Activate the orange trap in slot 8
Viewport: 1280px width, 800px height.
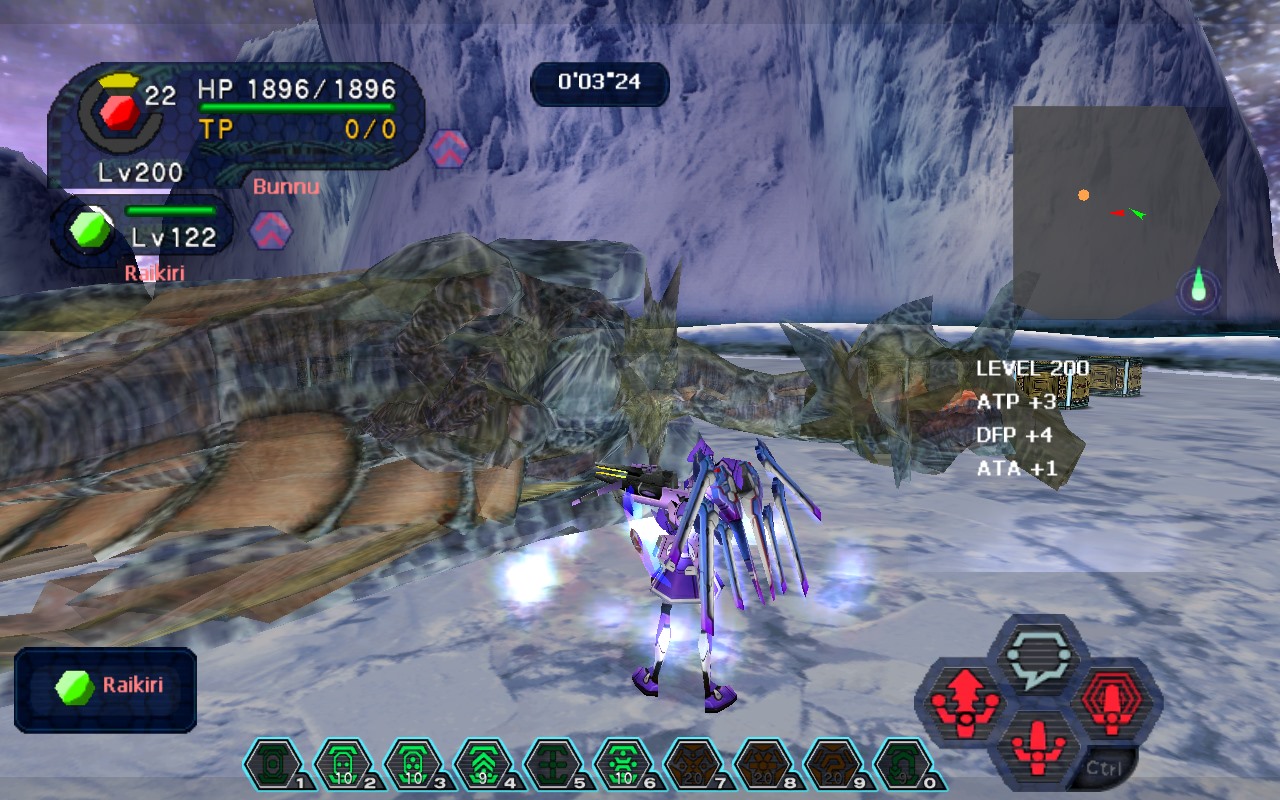pyautogui.click(x=762, y=766)
